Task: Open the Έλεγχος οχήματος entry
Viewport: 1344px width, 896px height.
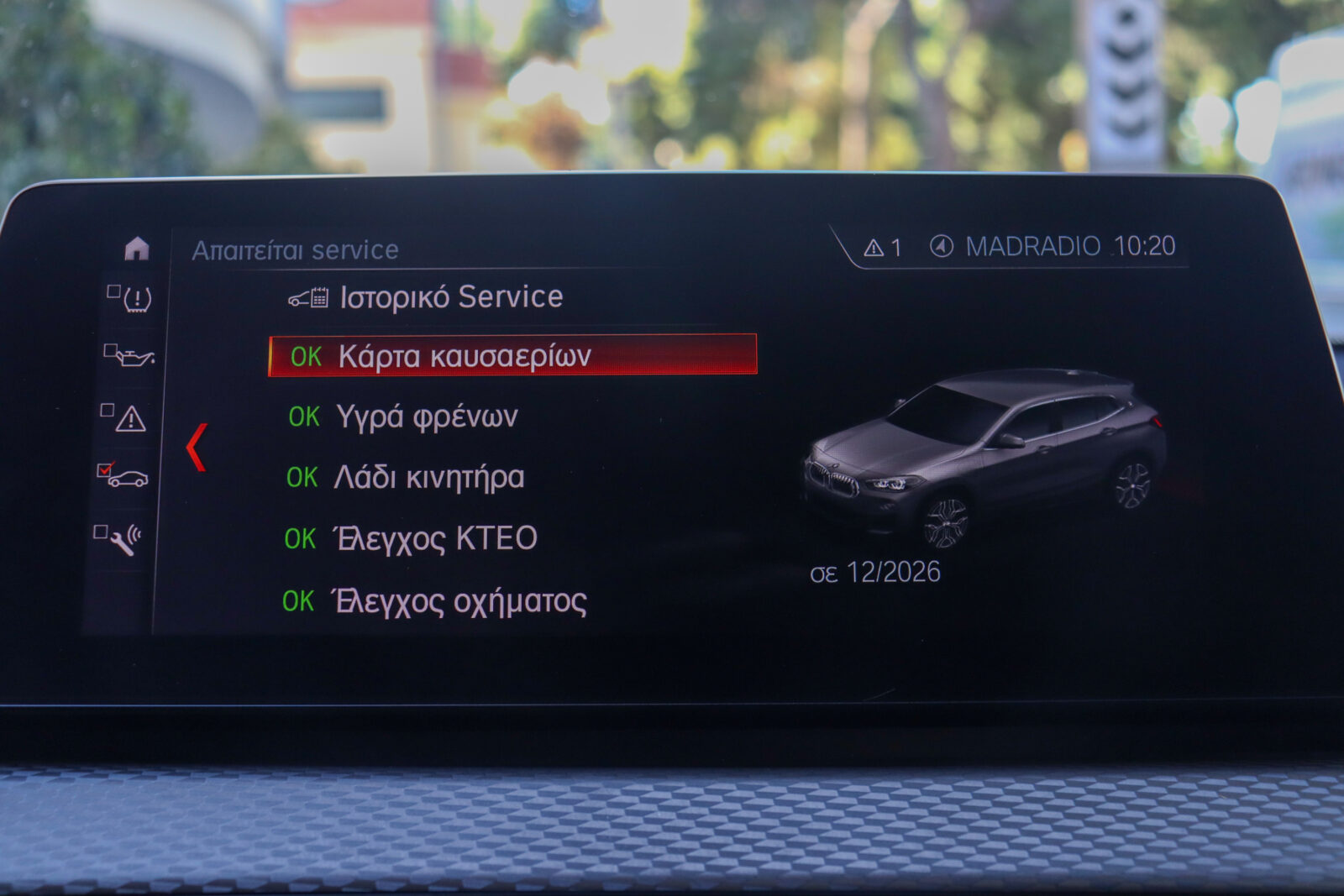Action: [459, 601]
